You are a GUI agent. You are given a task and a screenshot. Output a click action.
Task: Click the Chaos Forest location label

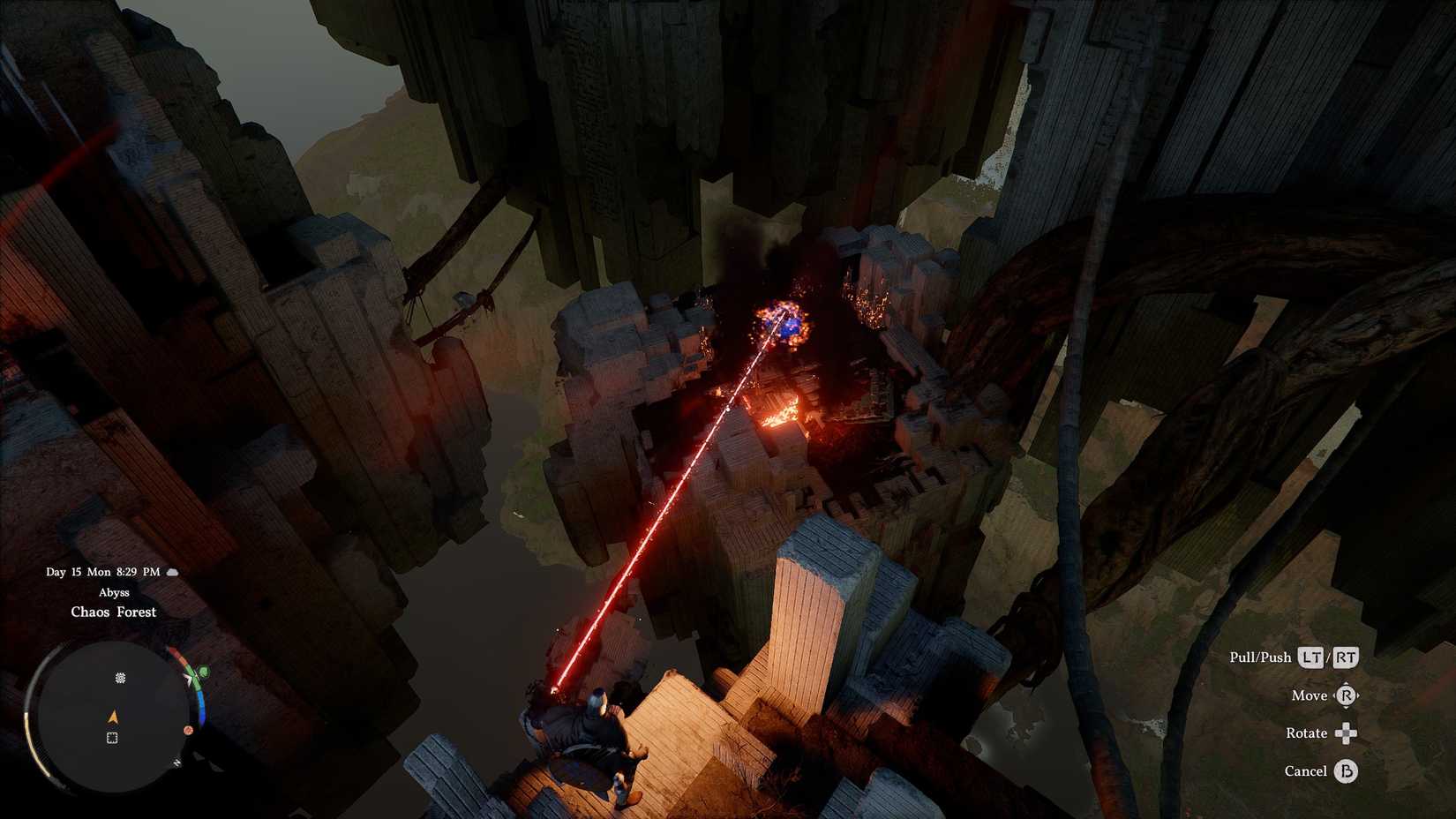[114, 612]
